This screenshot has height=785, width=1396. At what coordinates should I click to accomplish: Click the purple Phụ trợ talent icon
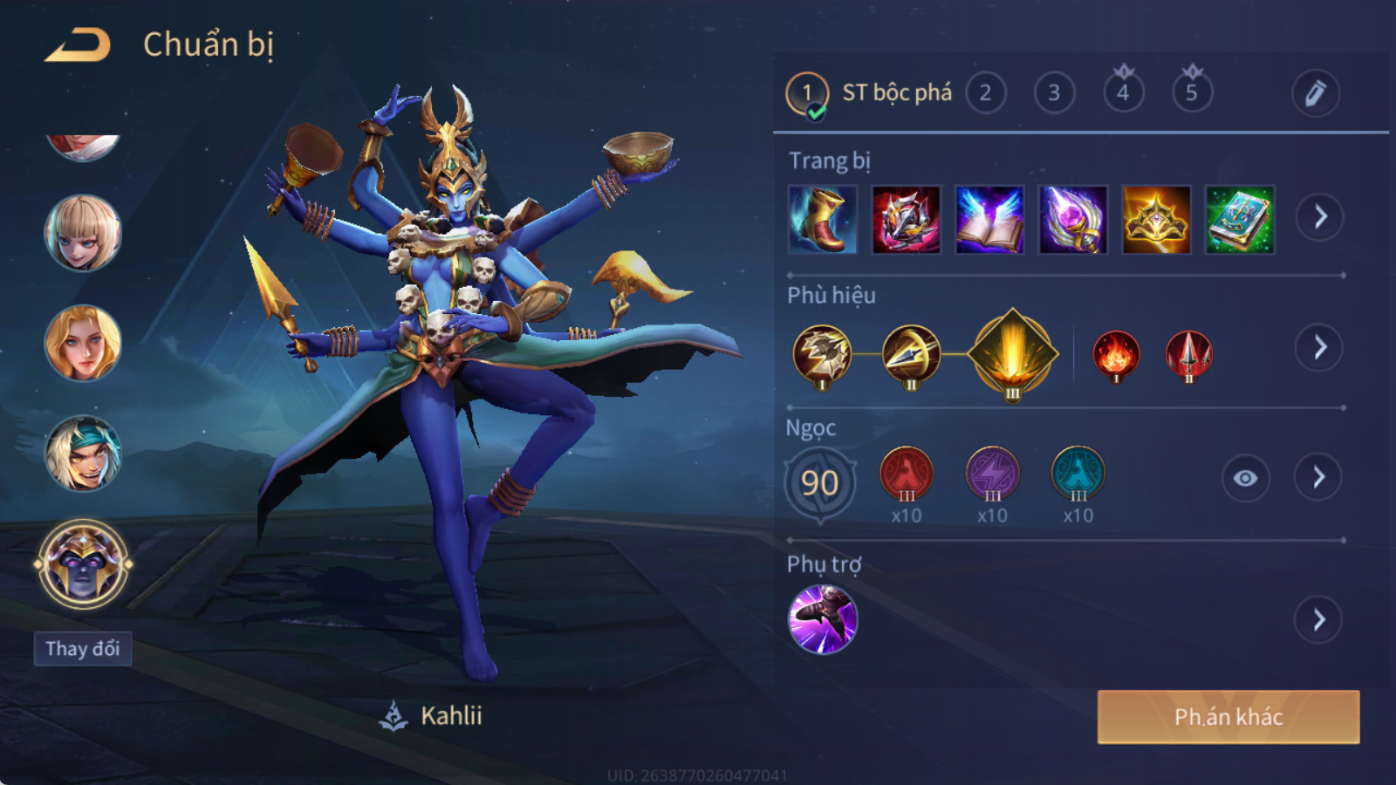click(822, 620)
